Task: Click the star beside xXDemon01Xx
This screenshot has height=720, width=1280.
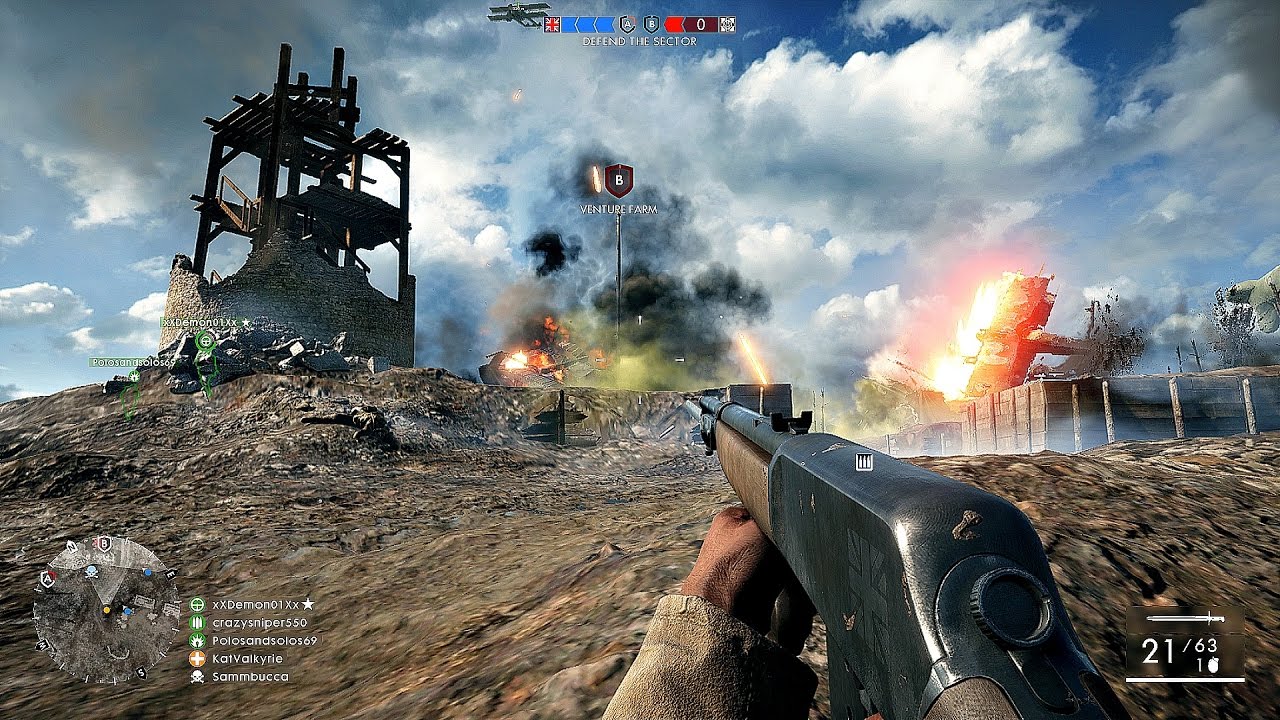Action: (307, 603)
